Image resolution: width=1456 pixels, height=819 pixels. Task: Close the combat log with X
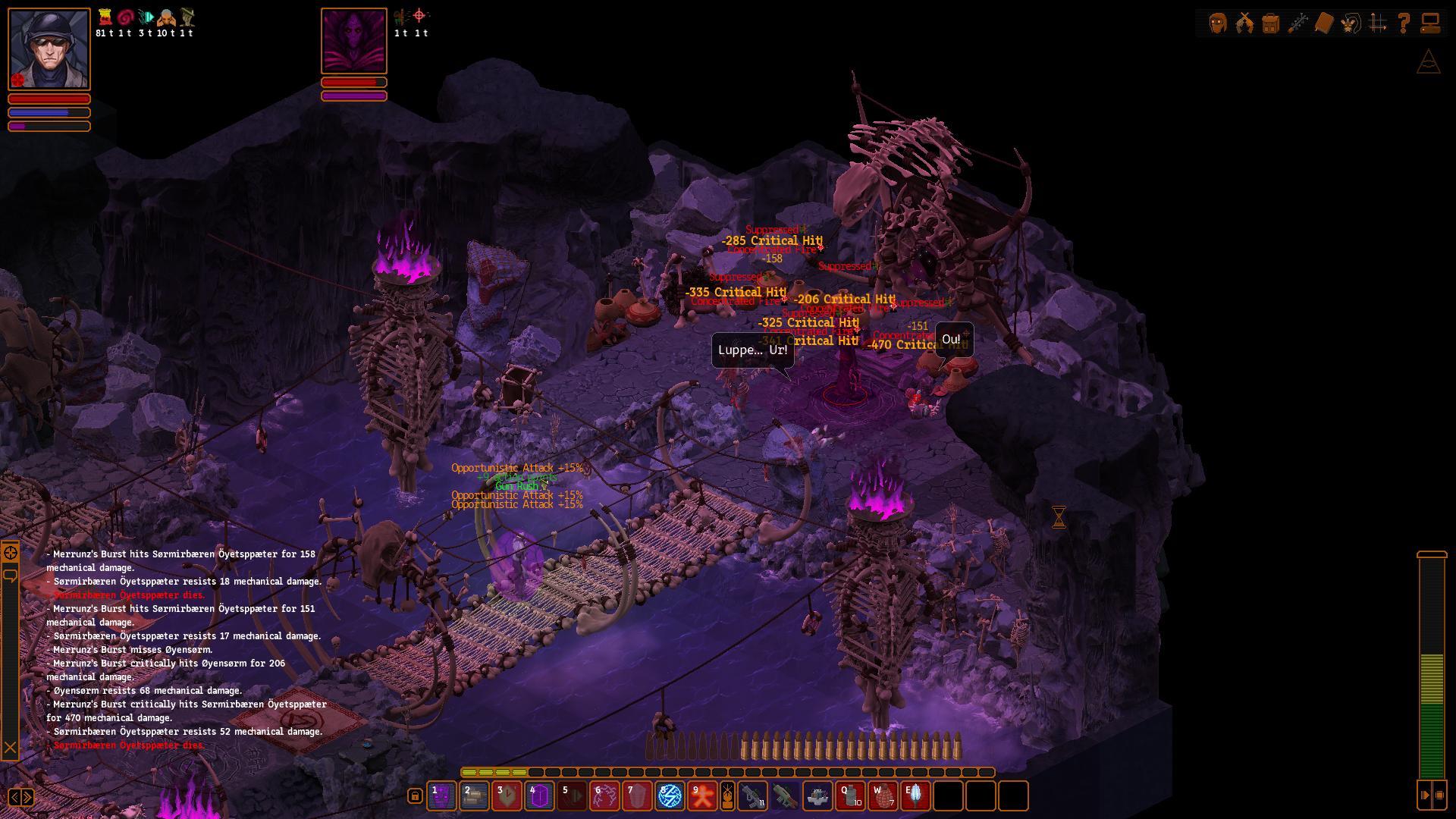click(x=10, y=748)
